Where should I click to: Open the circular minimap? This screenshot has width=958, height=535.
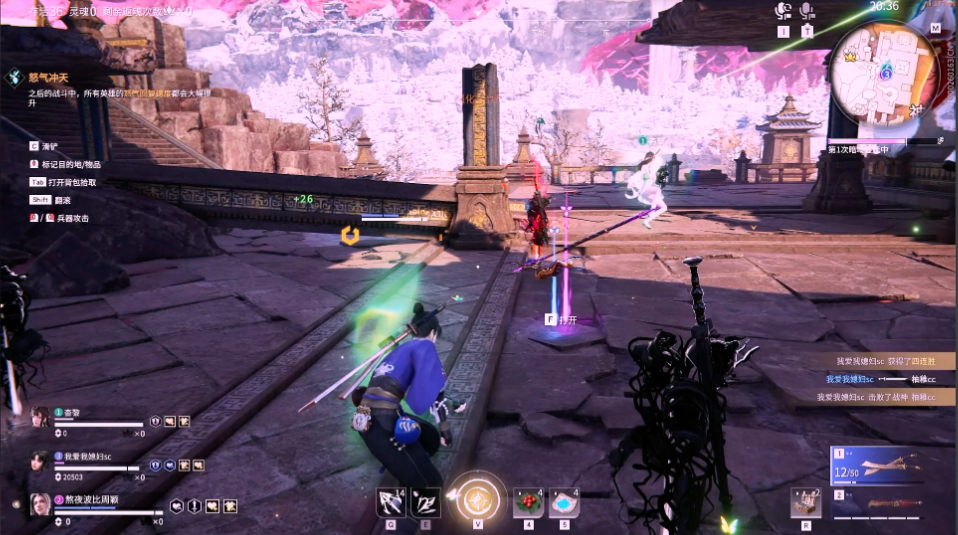881,70
